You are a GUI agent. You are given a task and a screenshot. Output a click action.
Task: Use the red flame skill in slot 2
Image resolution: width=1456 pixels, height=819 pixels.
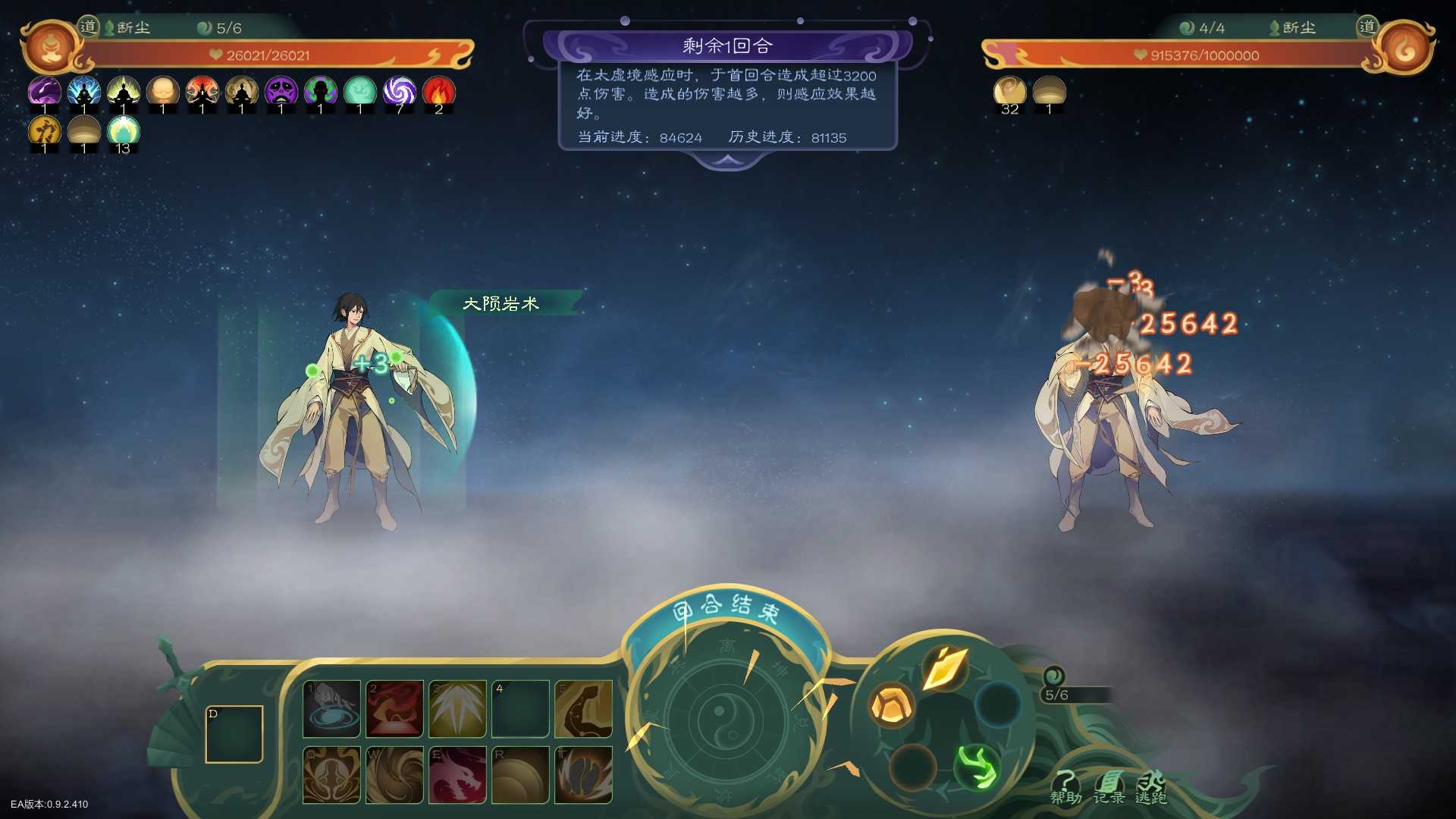pyautogui.click(x=394, y=709)
